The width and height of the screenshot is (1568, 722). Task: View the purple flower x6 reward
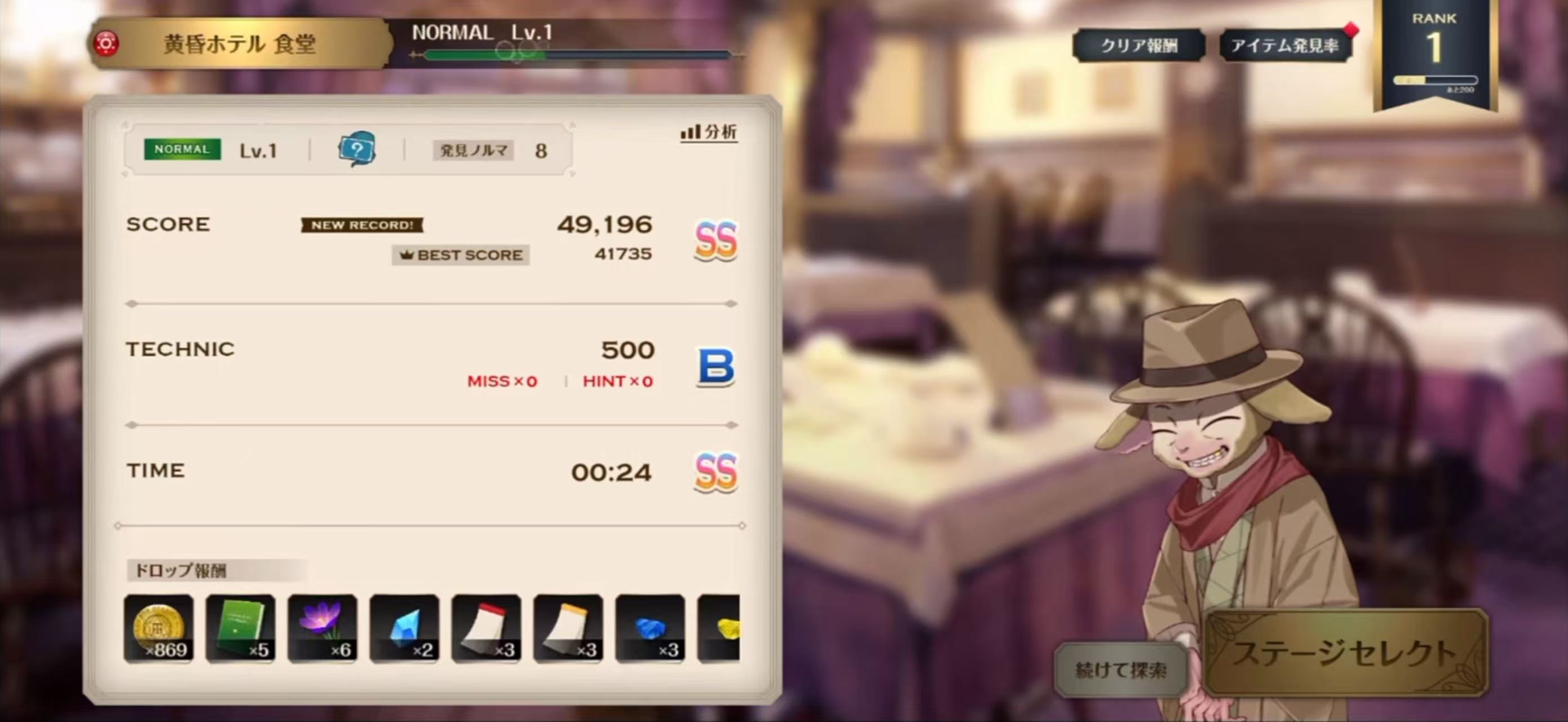coord(323,628)
